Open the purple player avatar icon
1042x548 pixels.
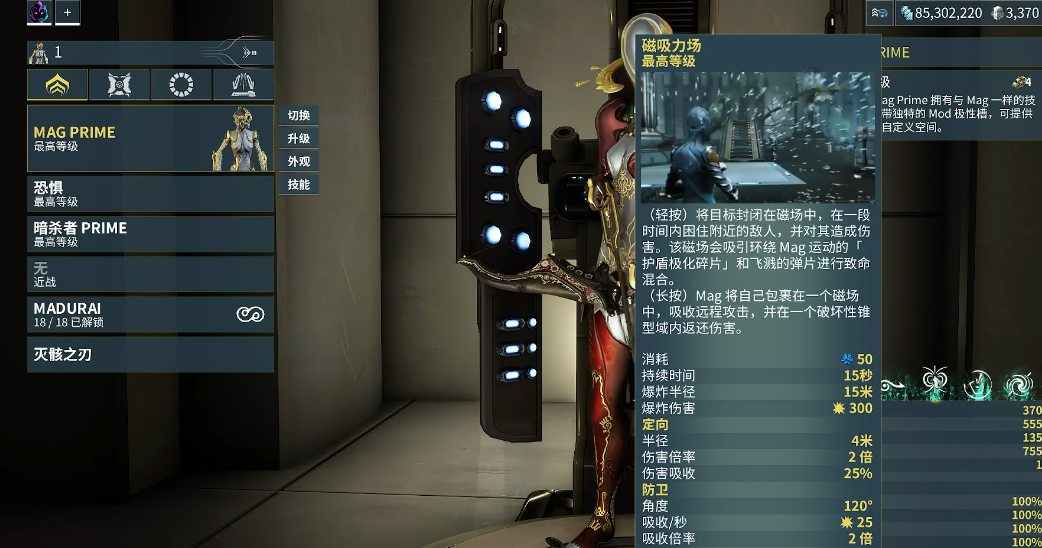coord(40,12)
